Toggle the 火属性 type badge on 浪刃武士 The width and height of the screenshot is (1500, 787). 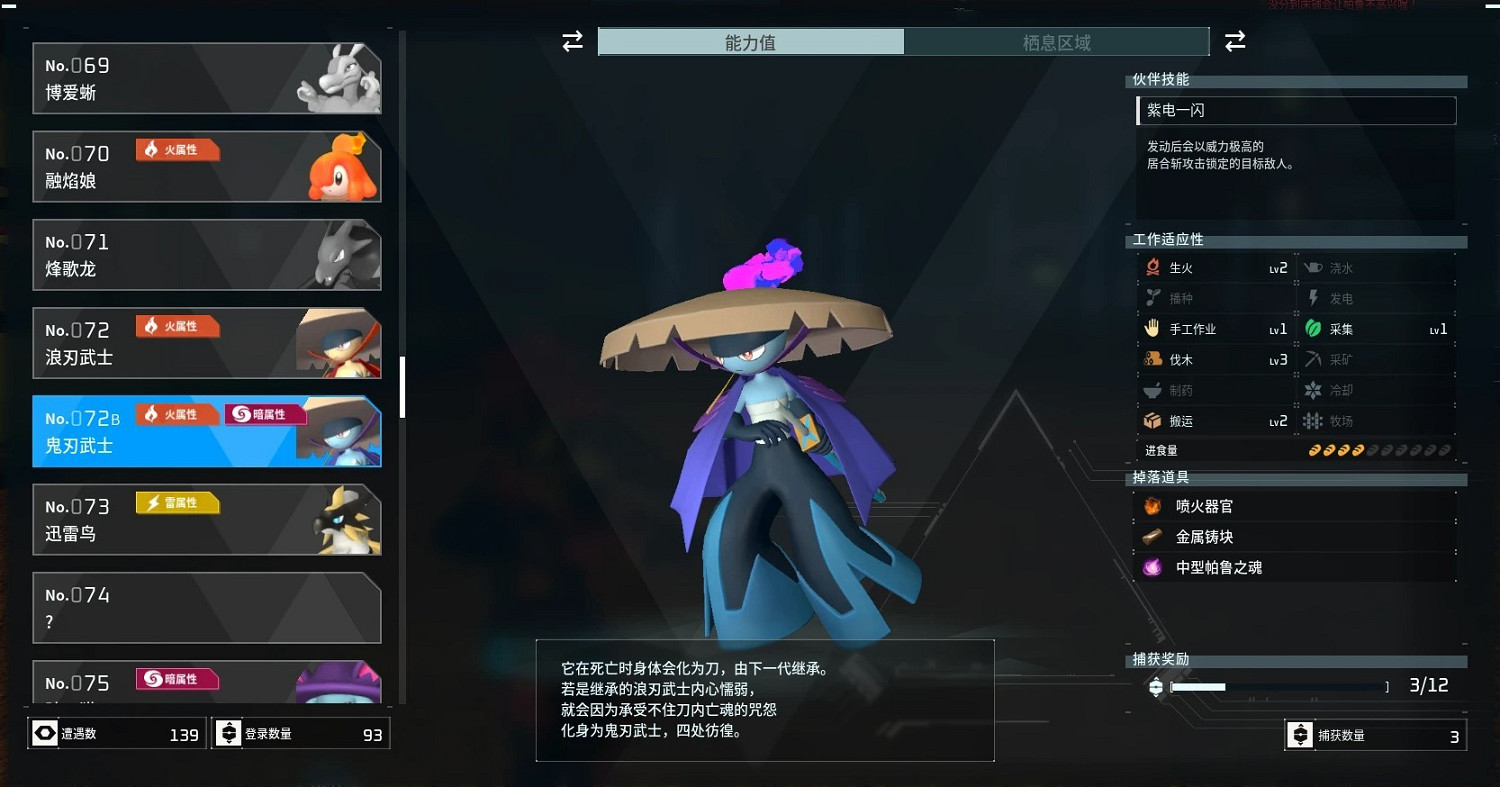pos(177,326)
